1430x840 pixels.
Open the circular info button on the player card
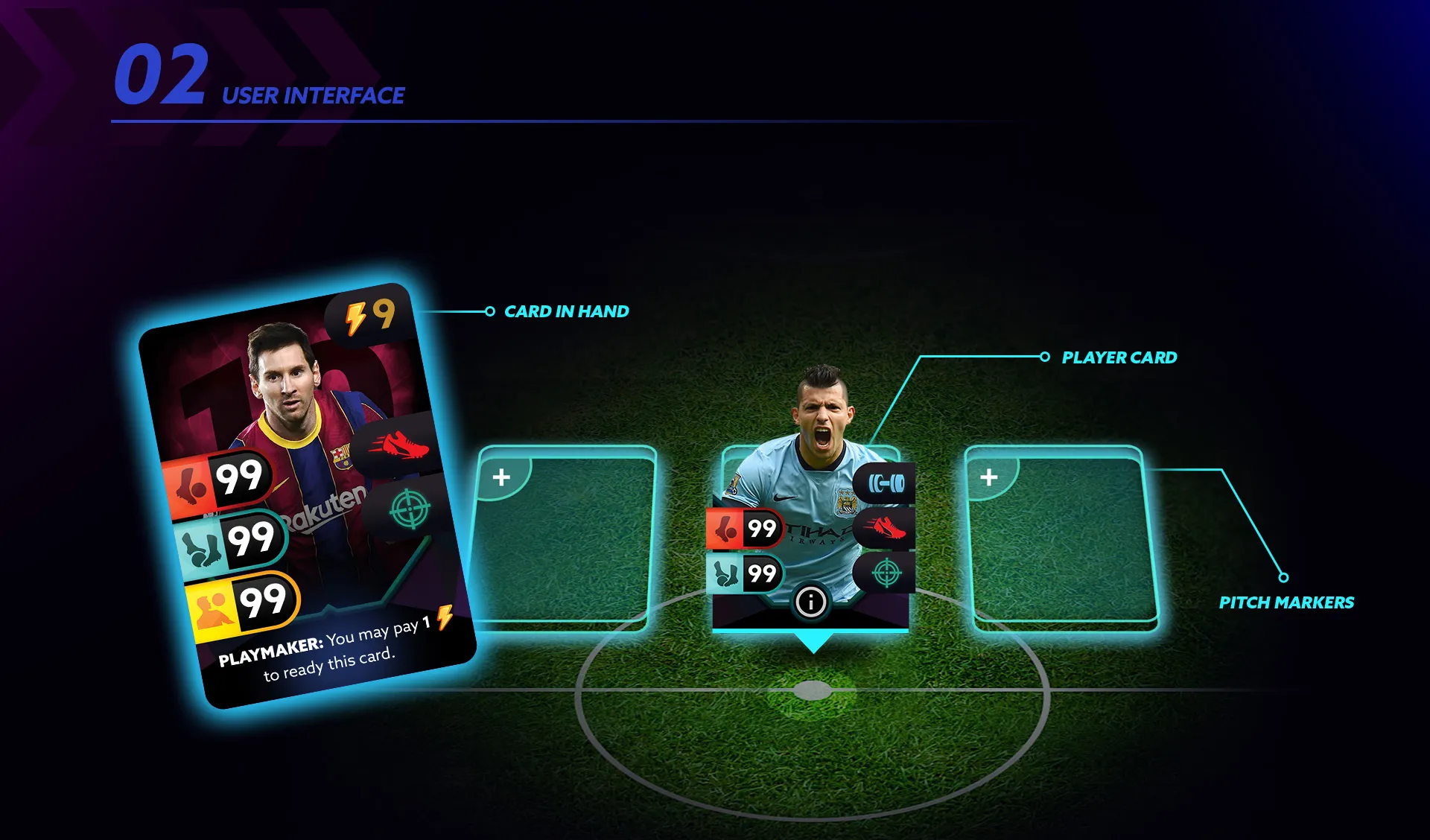point(811,602)
